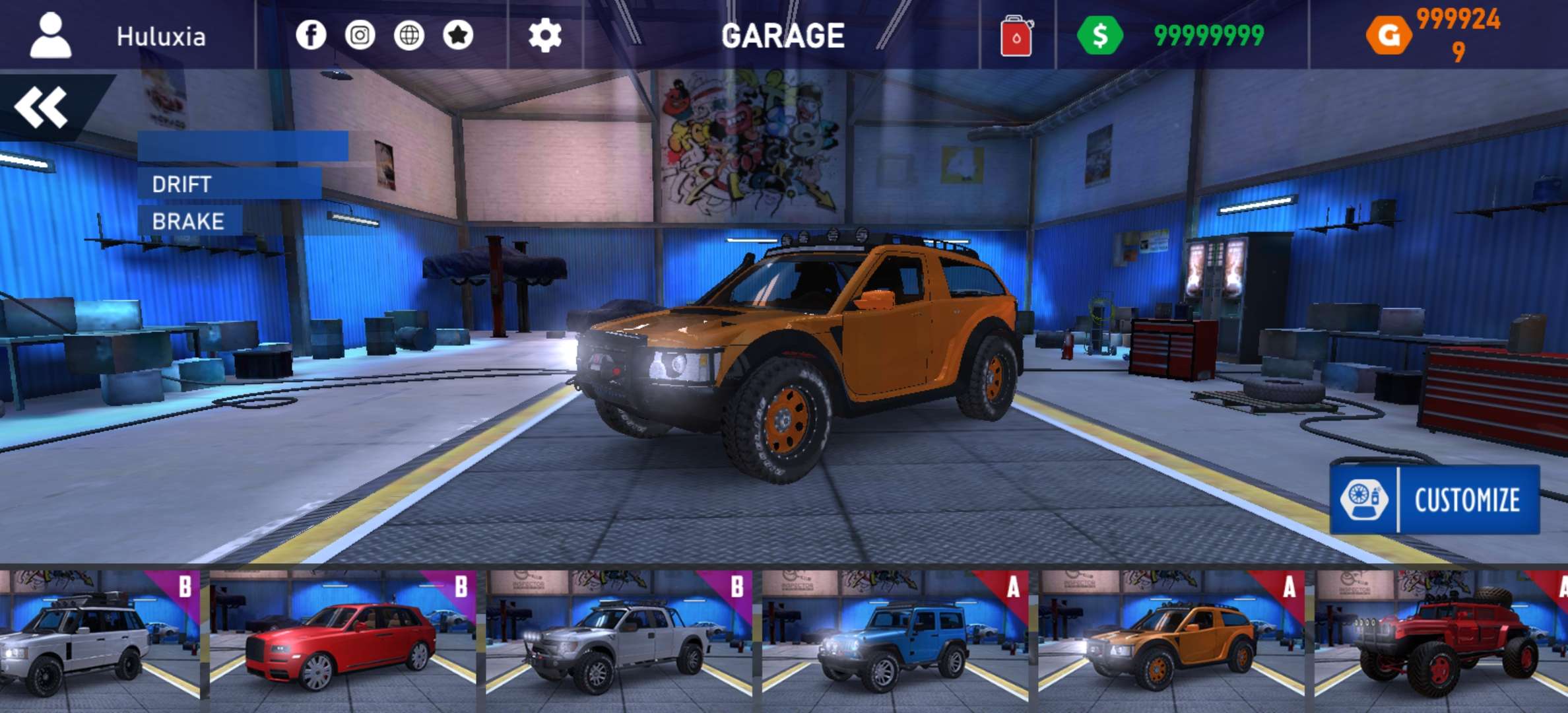
Task: Select the DRIFT stat bar
Action: (x=229, y=185)
